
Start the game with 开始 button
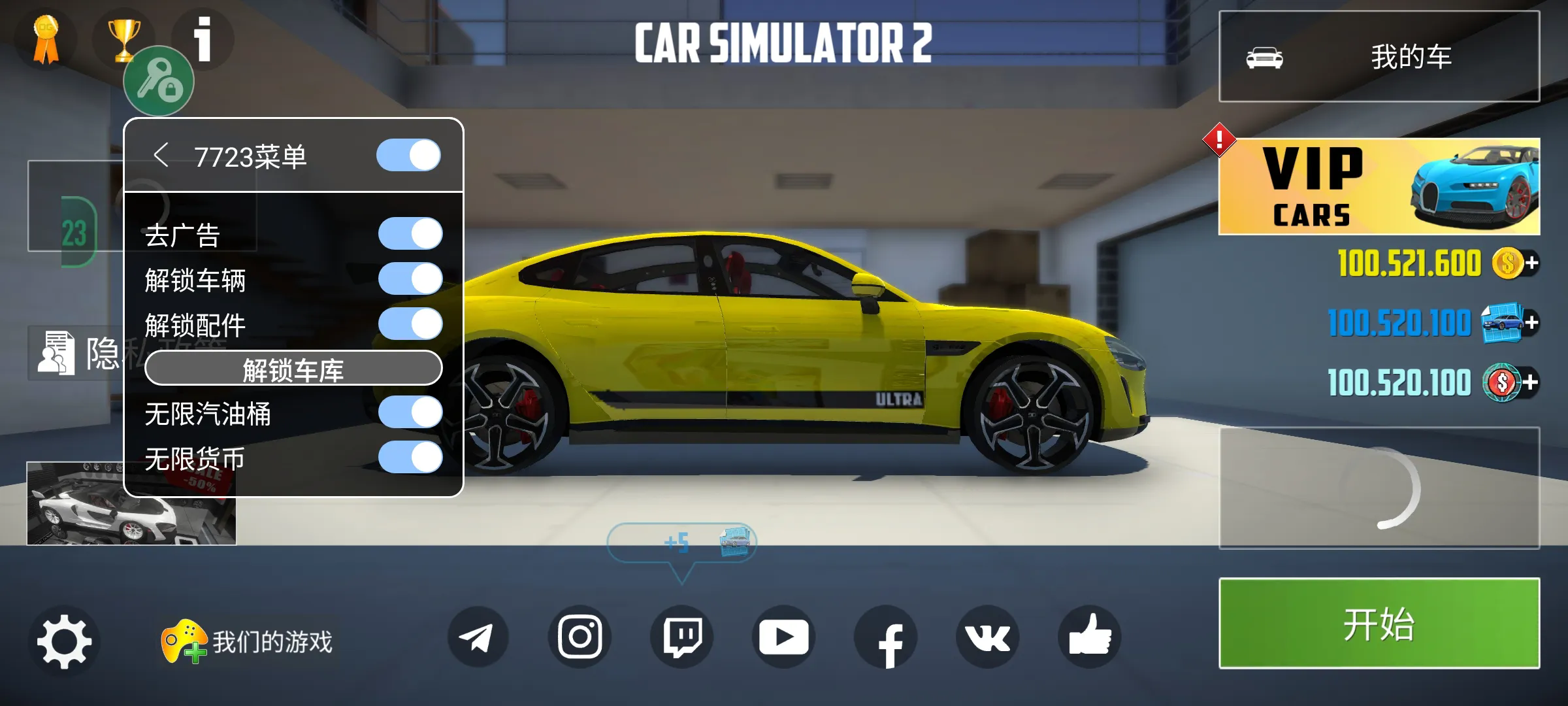coord(1379,623)
